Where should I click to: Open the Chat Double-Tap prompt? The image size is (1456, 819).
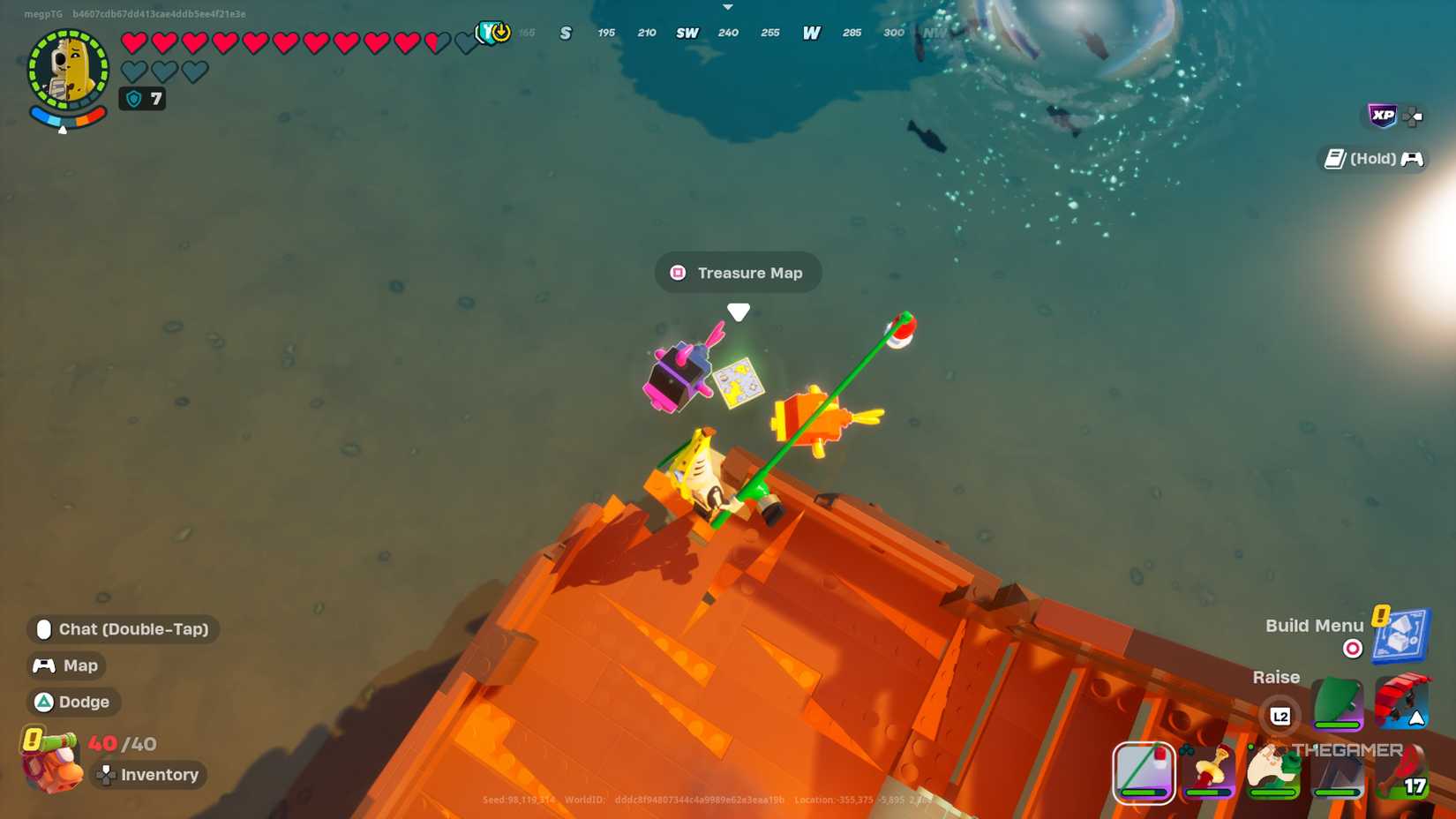click(x=124, y=629)
